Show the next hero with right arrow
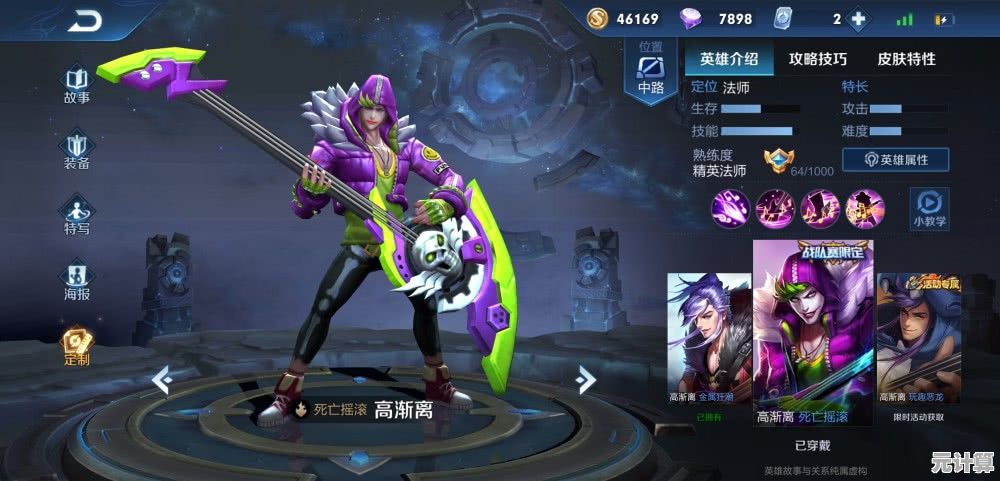The height and width of the screenshot is (481, 1000). 587,379
